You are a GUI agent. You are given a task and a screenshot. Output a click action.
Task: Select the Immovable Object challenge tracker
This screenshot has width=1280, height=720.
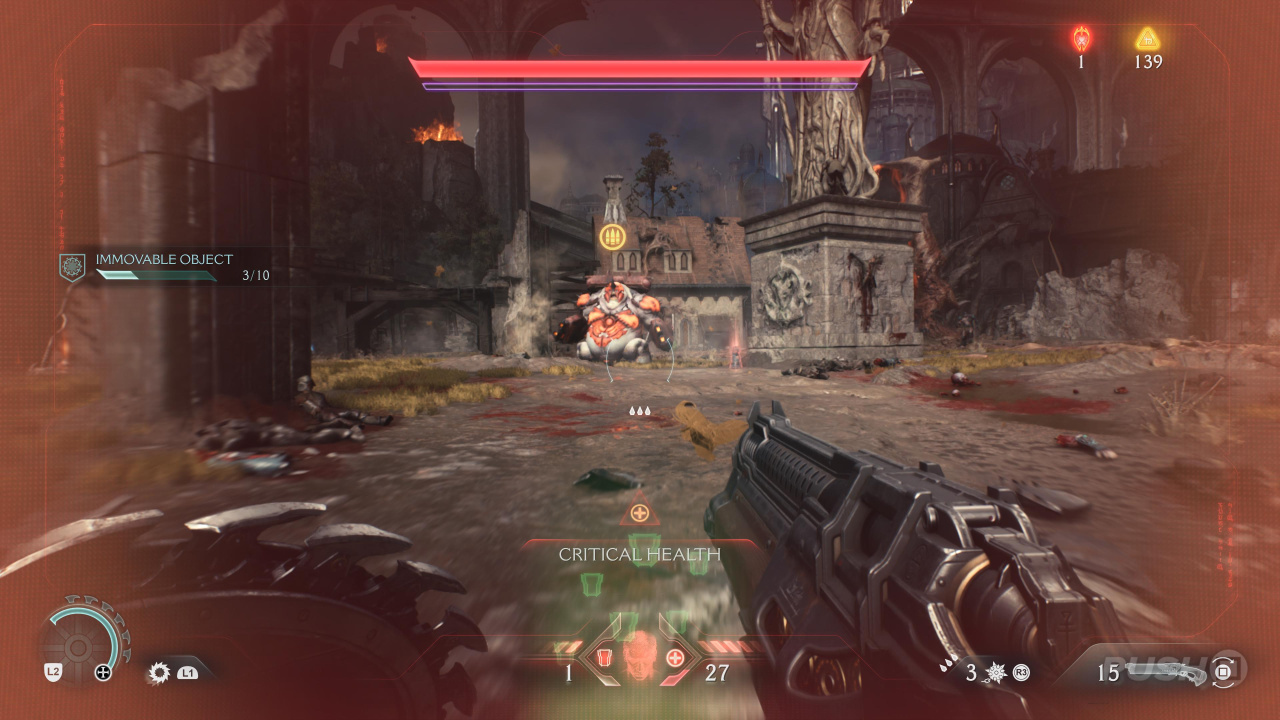(x=165, y=266)
